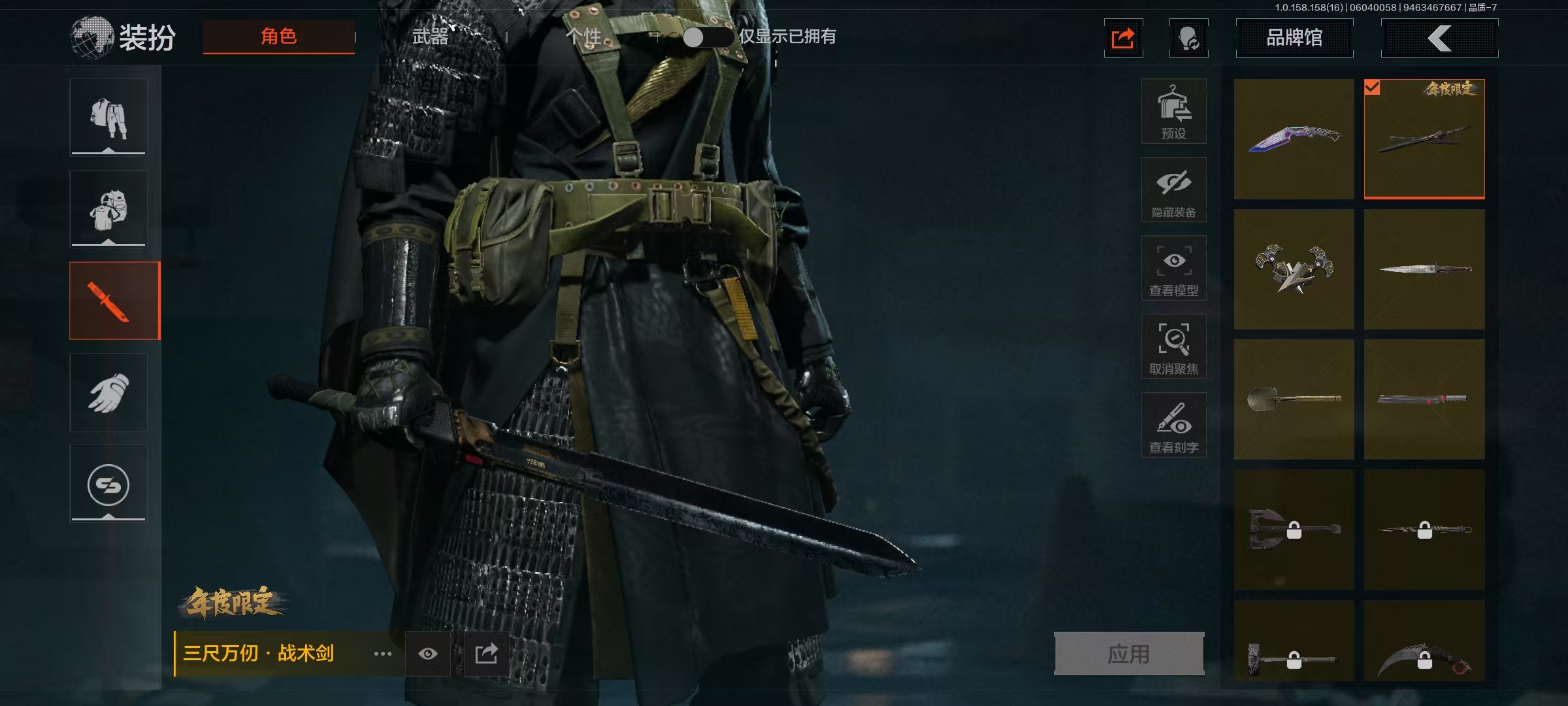Toggle 隐藏装备 to hide gear

pyautogui.click(x=1173, y=190)
